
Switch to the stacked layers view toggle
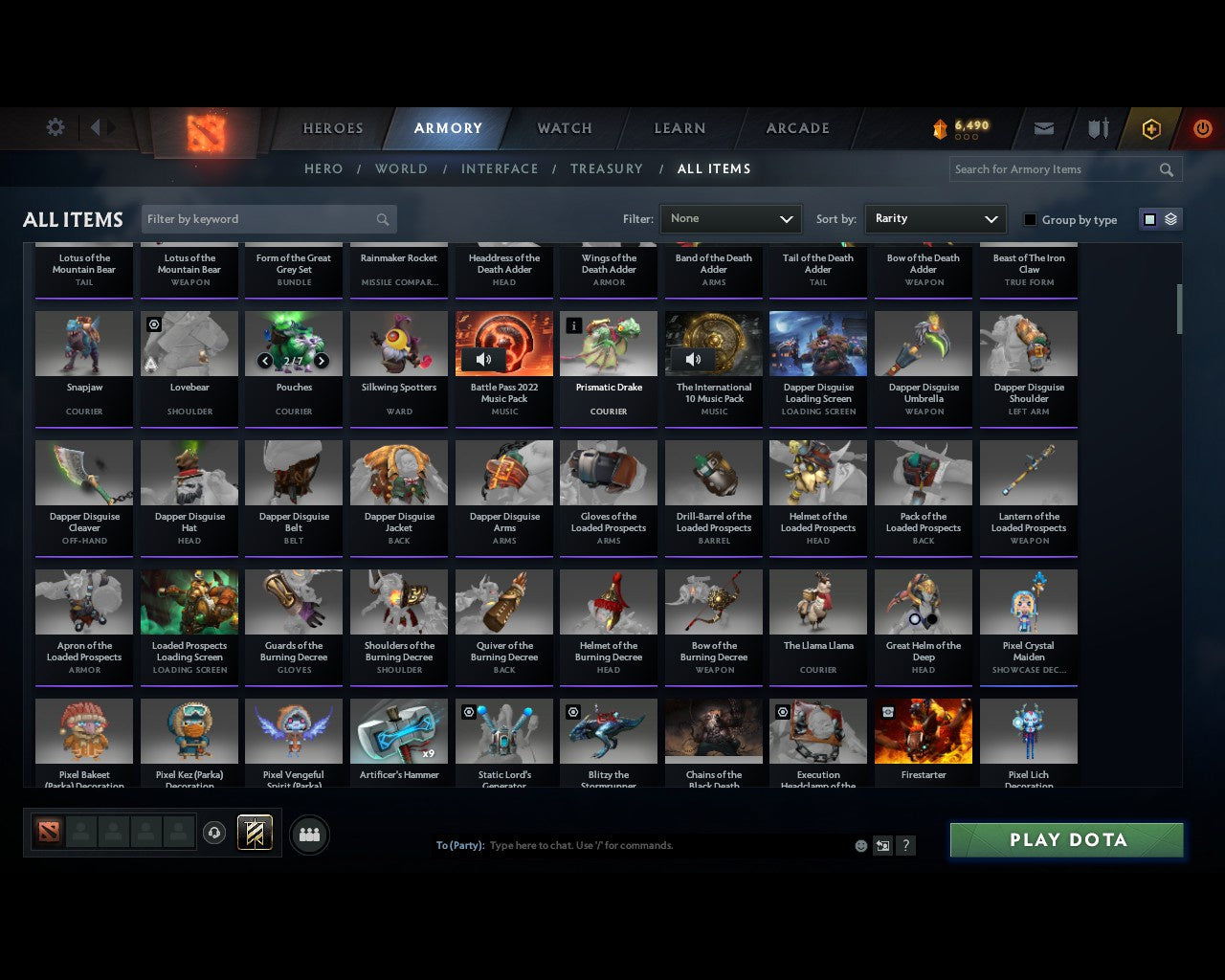tap(1169, 218)
